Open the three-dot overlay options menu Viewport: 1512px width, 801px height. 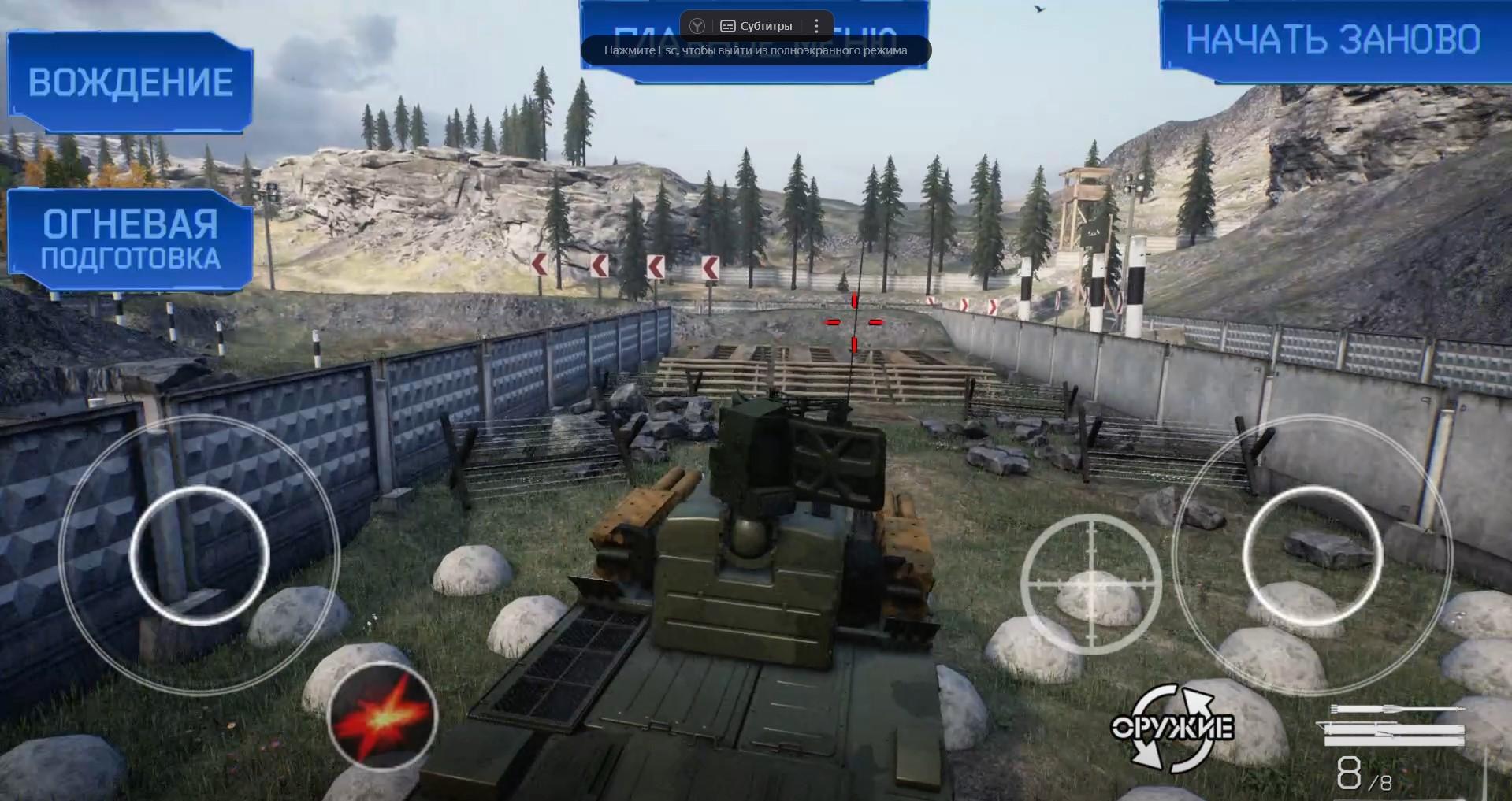coord(817,26)
